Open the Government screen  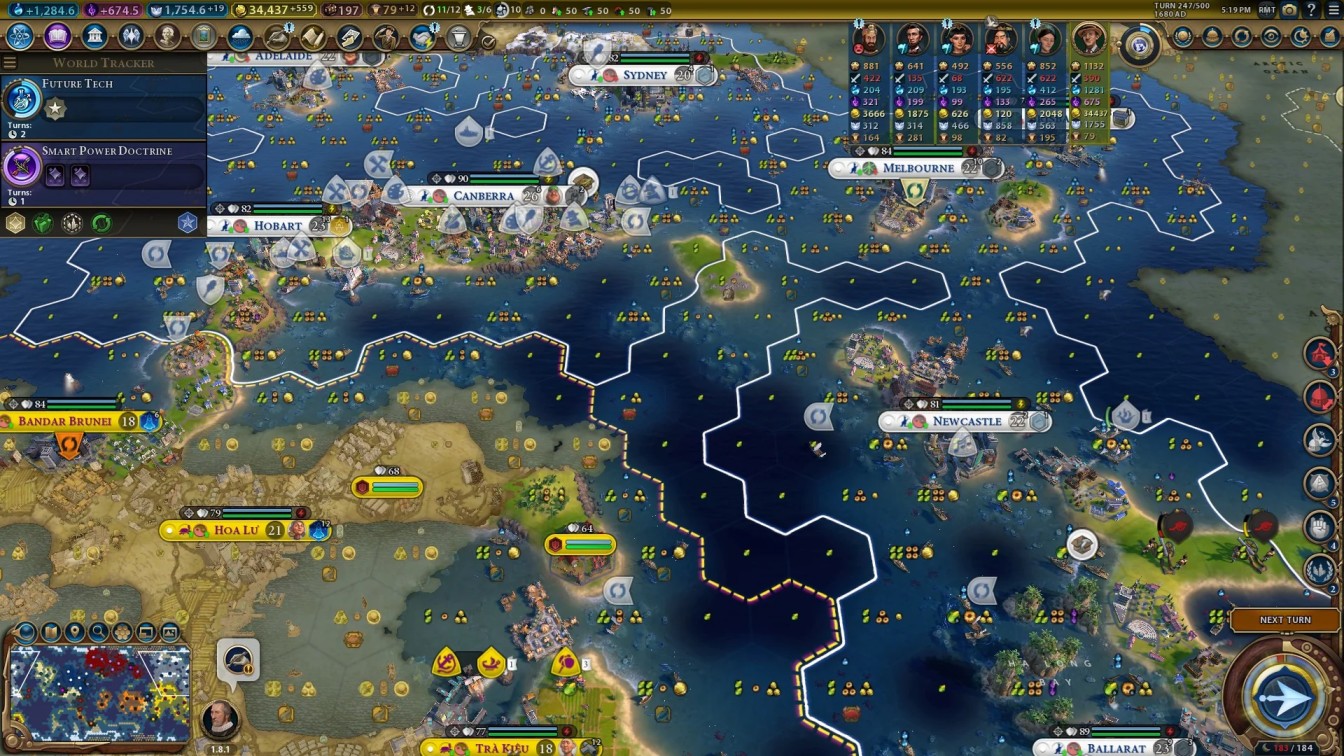(94, 36)
